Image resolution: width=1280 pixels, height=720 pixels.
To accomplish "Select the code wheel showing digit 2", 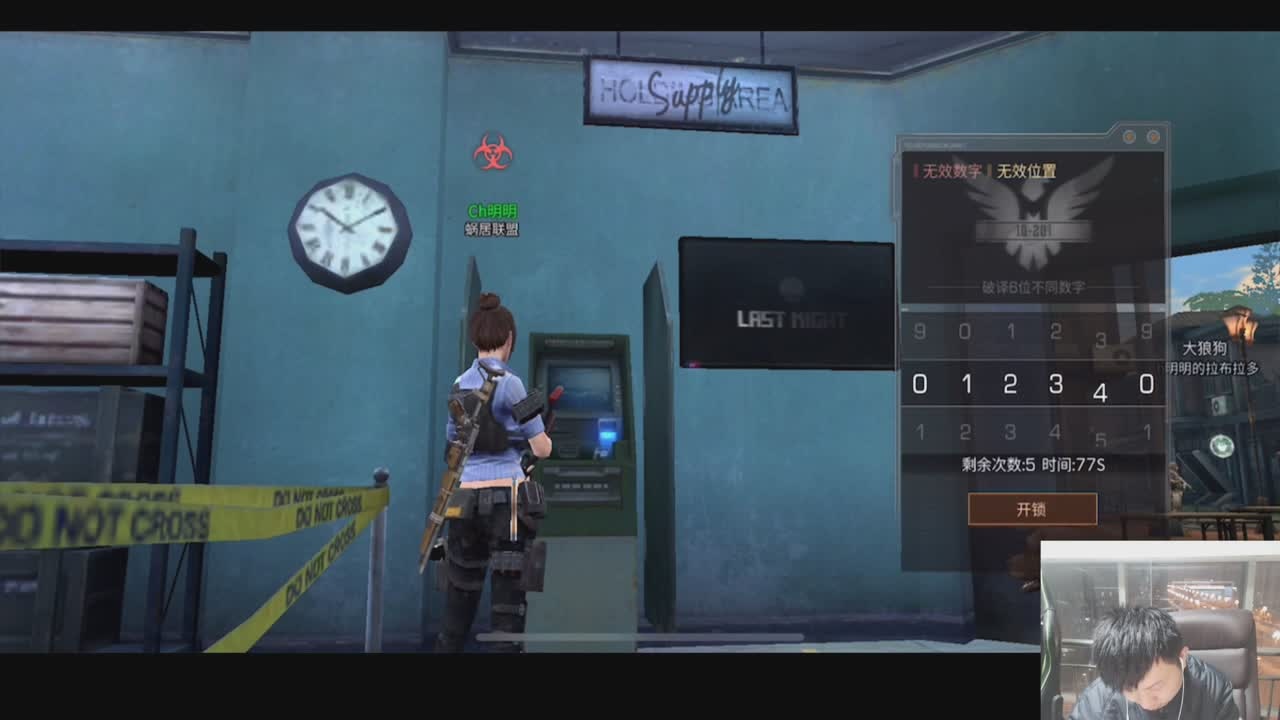I will (1010, 384).
